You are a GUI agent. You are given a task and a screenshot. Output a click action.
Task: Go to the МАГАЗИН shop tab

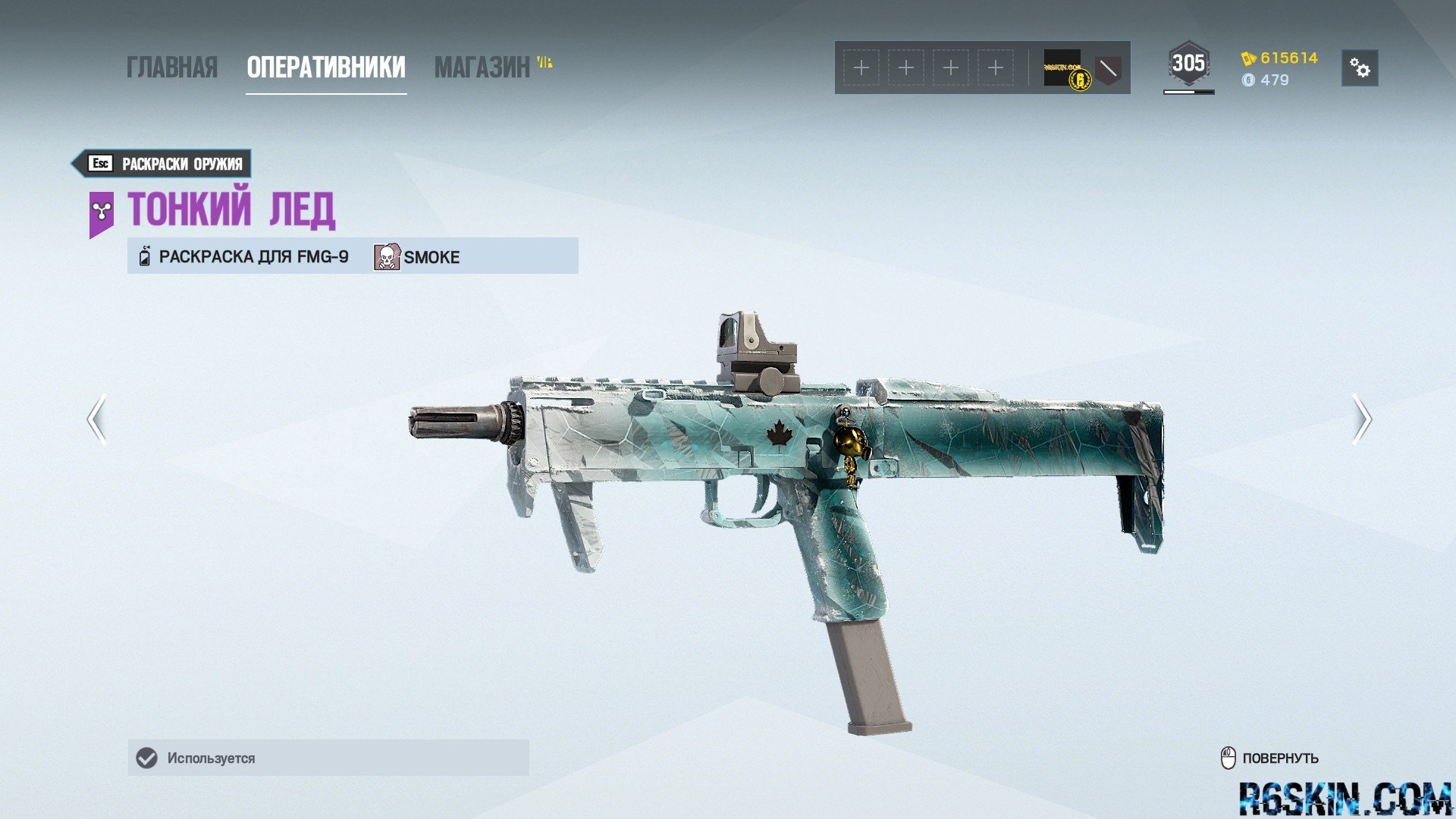pos(482,67)
